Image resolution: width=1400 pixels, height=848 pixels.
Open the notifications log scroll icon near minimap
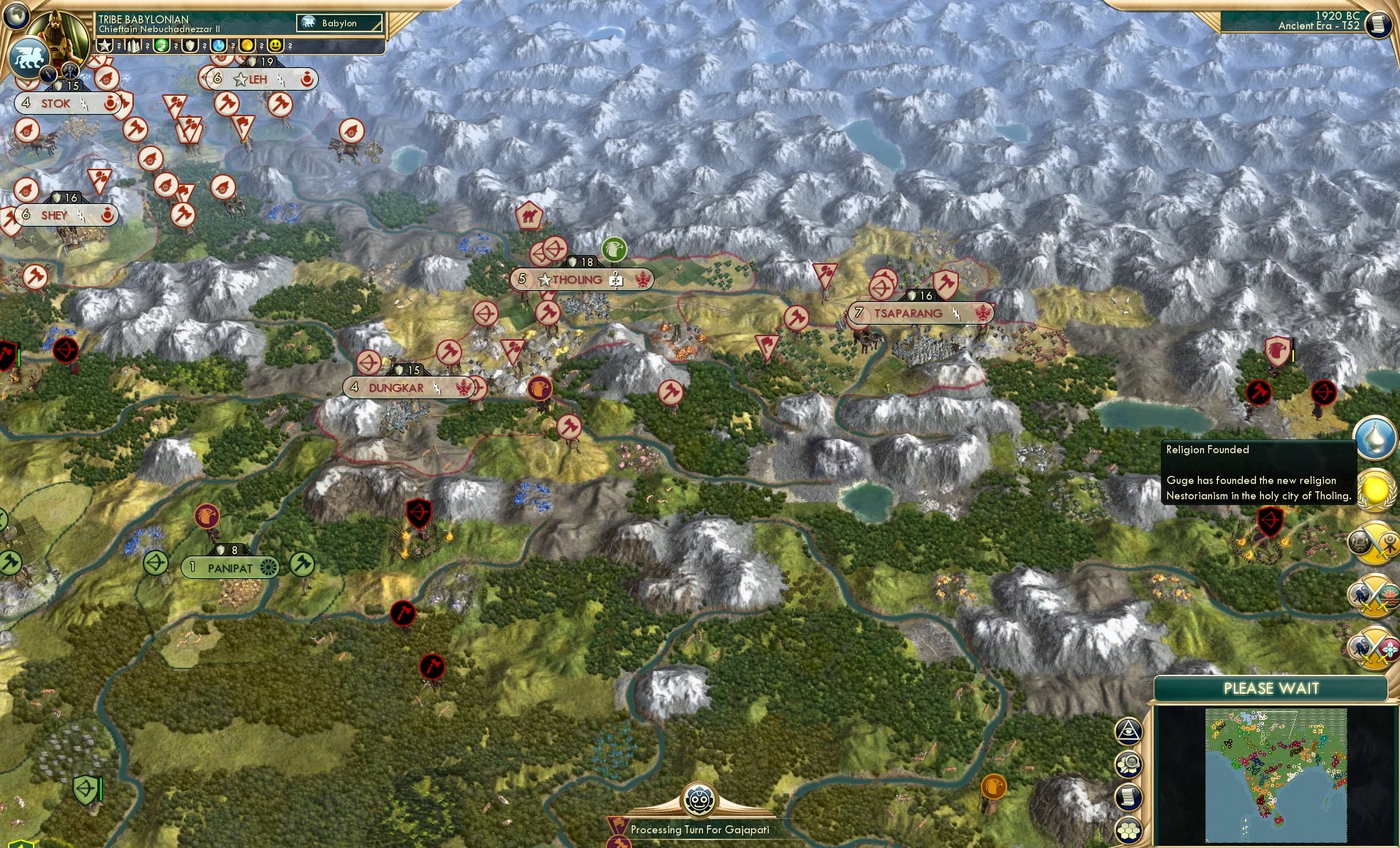(1127, 797)
